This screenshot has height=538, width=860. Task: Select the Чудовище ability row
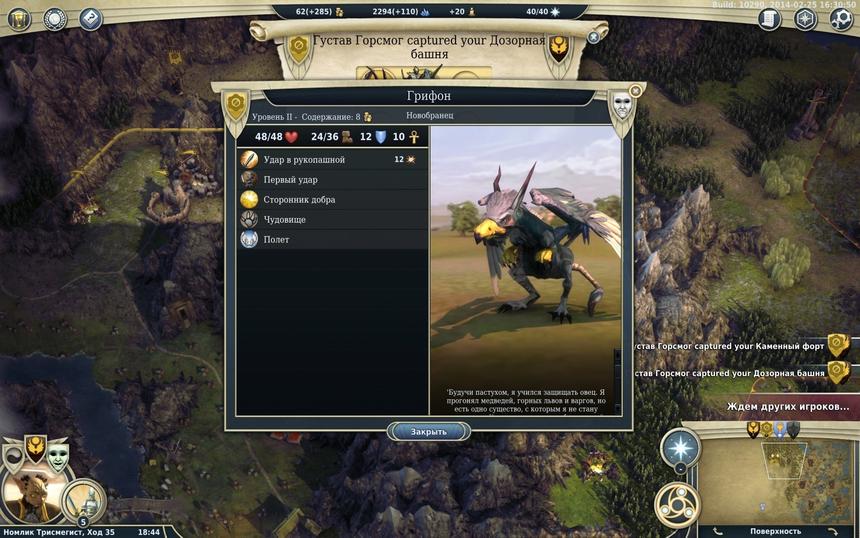[x=332, y=219]
